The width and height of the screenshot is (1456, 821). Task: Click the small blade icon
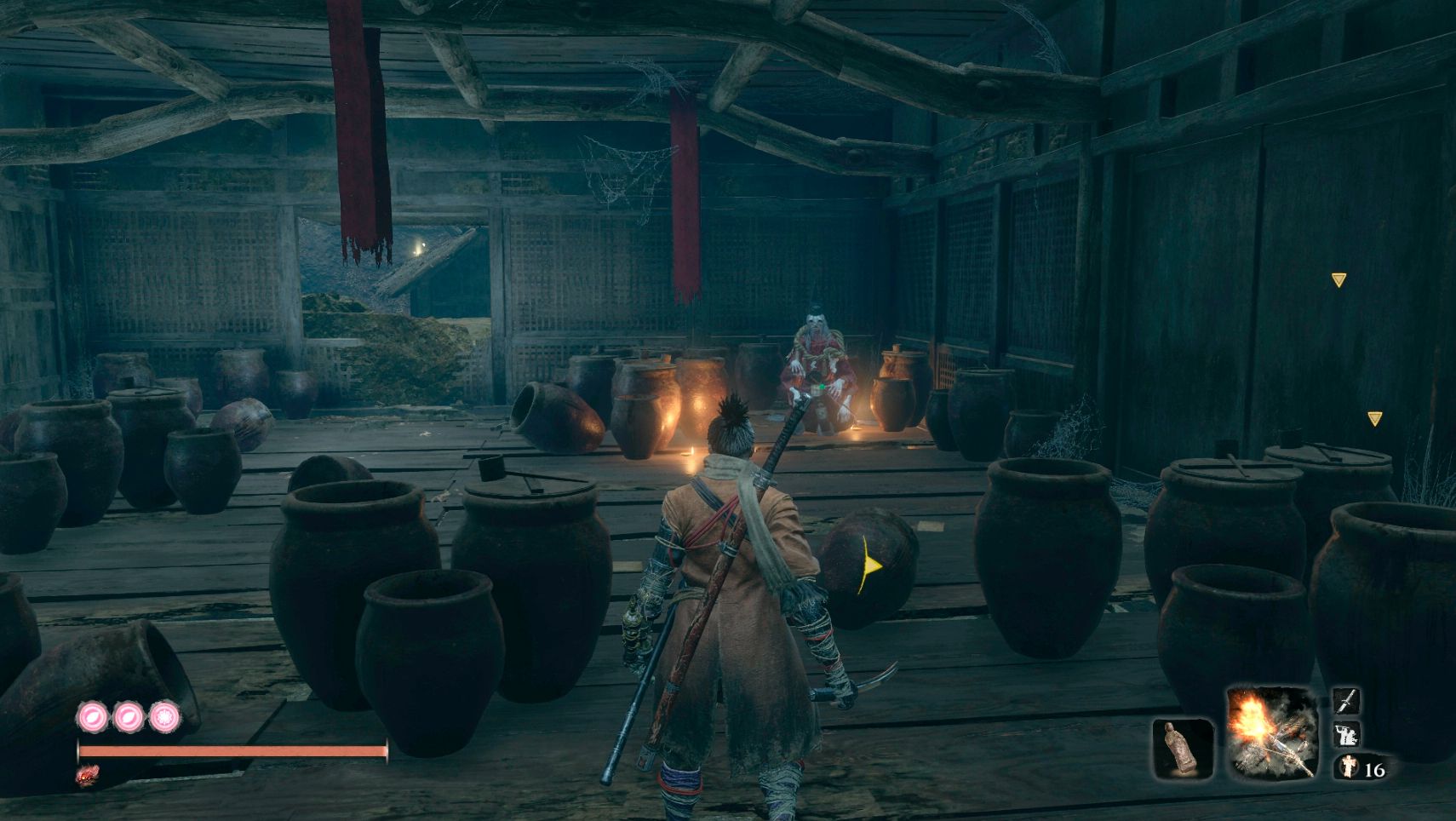[1346, 702]
